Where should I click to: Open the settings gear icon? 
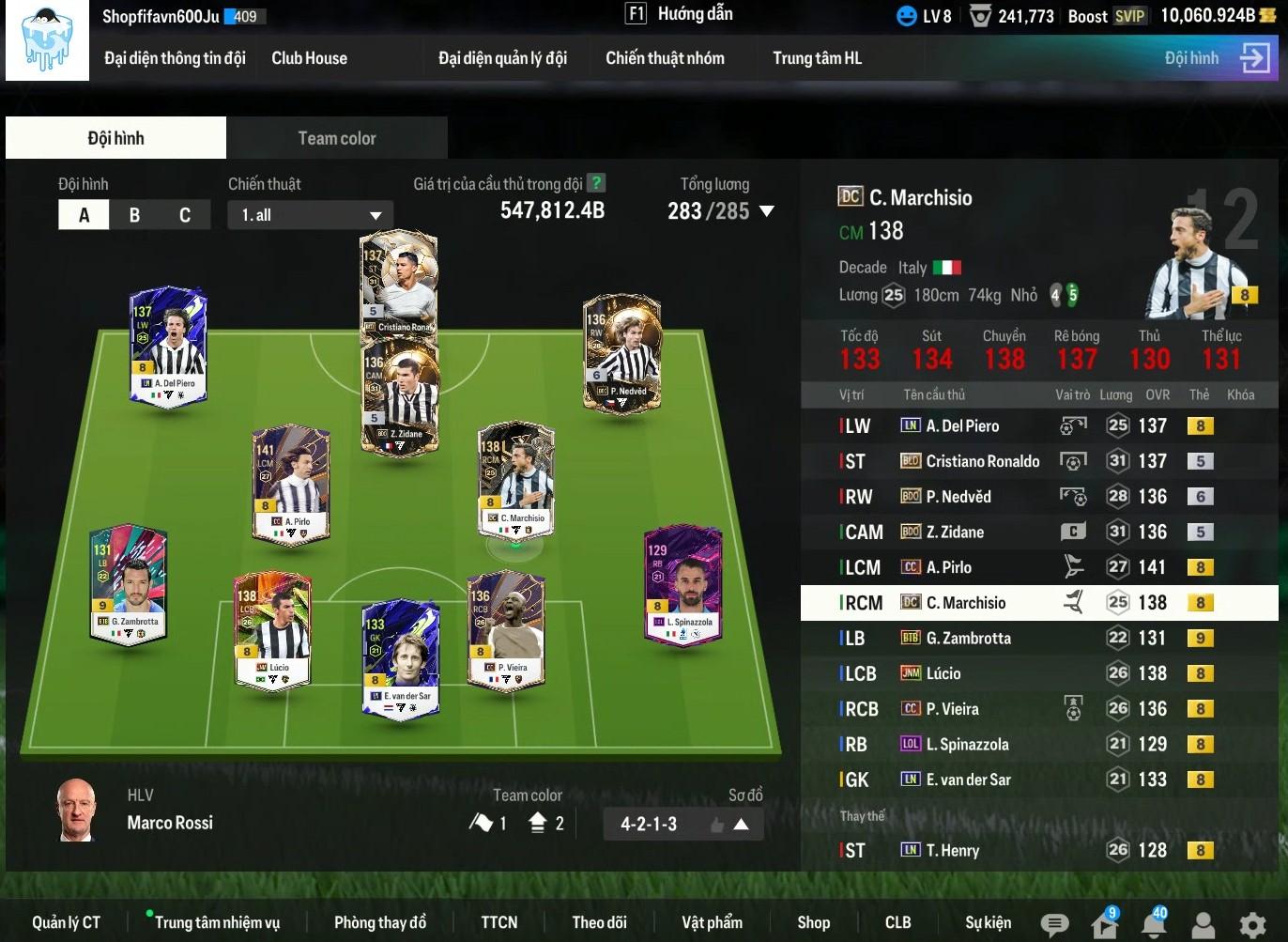(1252, 924)
